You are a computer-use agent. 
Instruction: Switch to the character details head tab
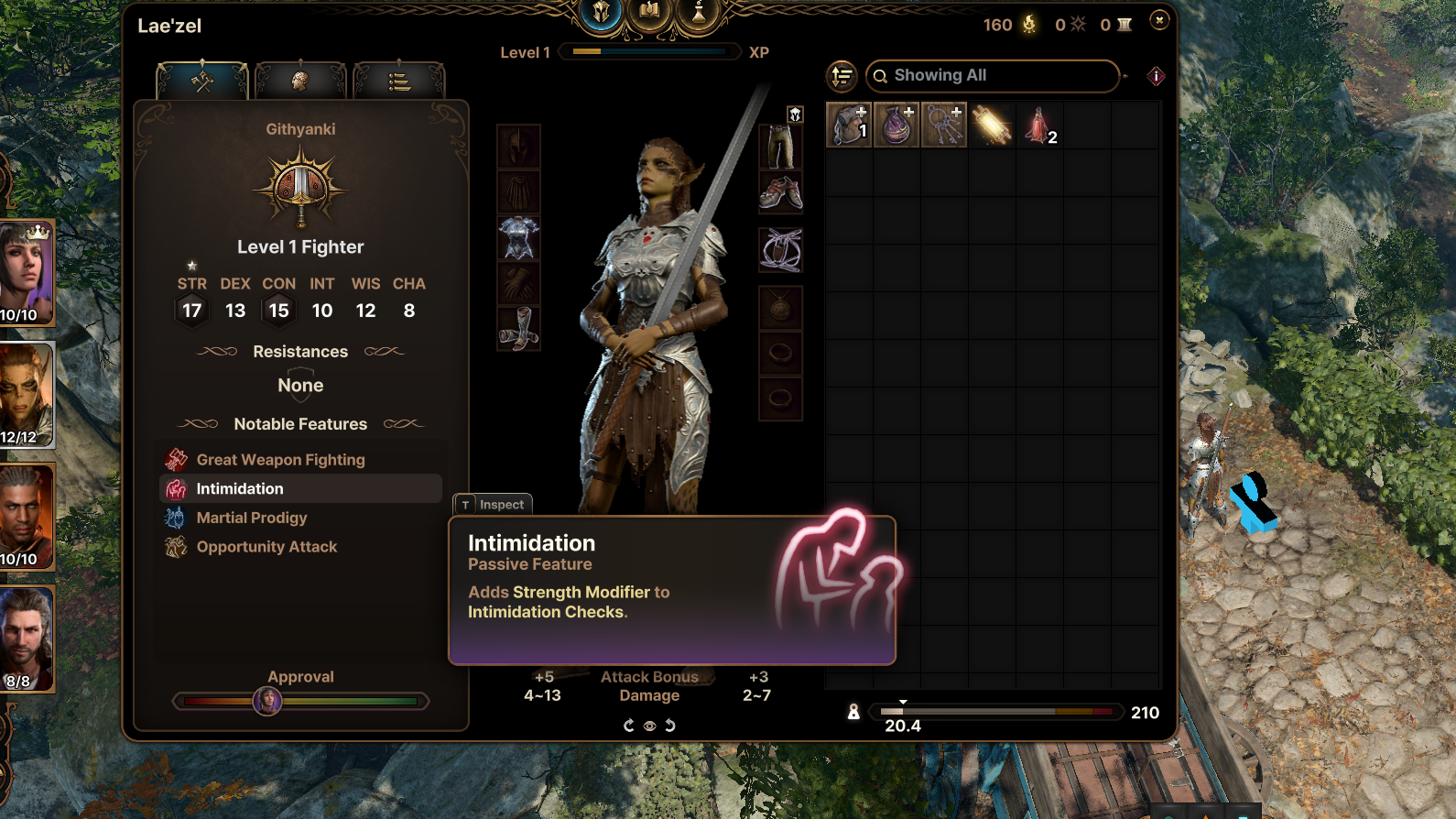pos(300,82)
